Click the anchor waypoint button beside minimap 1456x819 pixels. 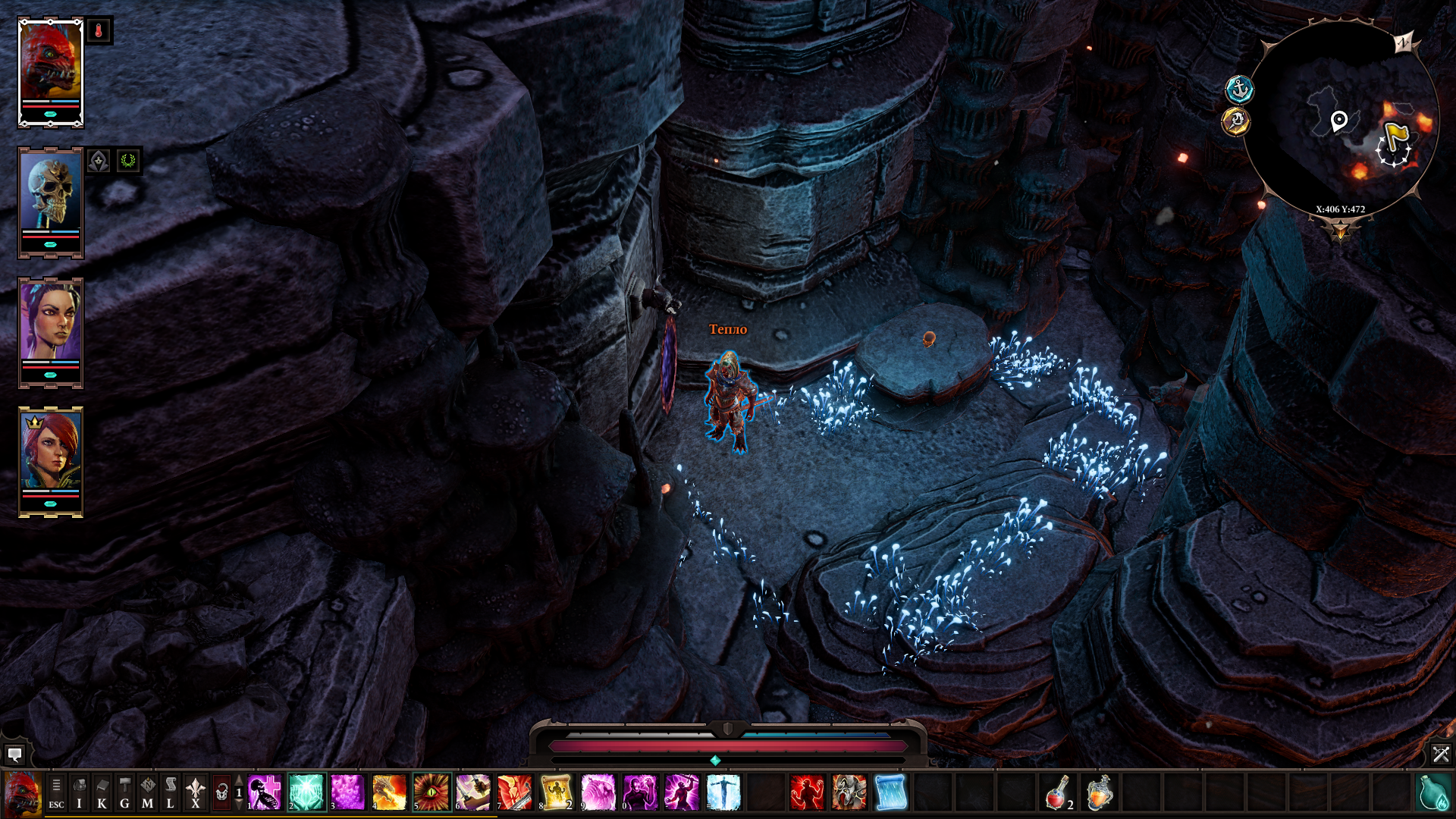click(1239, 89)
